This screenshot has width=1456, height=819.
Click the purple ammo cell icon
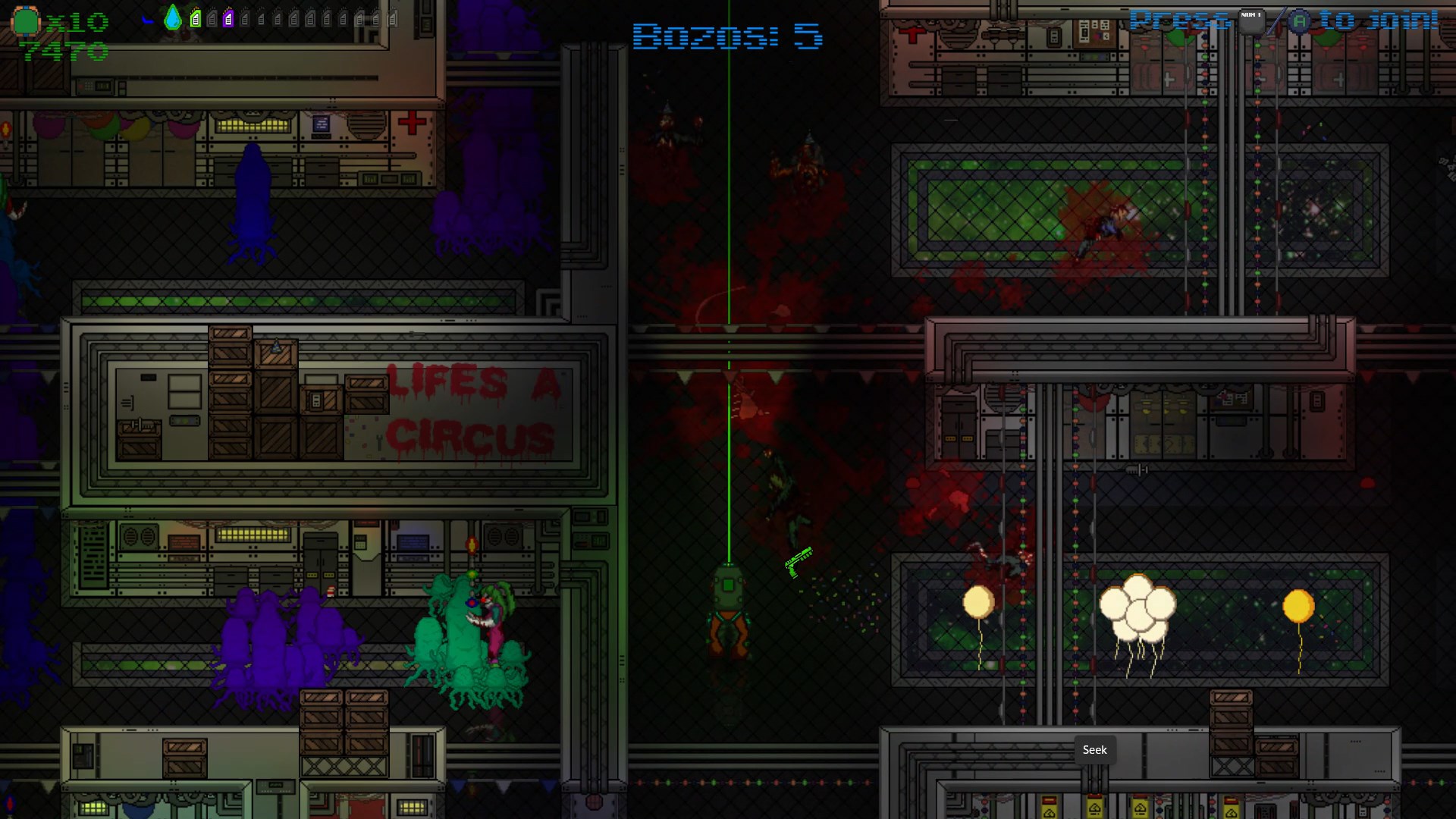(x=227, y=19)
